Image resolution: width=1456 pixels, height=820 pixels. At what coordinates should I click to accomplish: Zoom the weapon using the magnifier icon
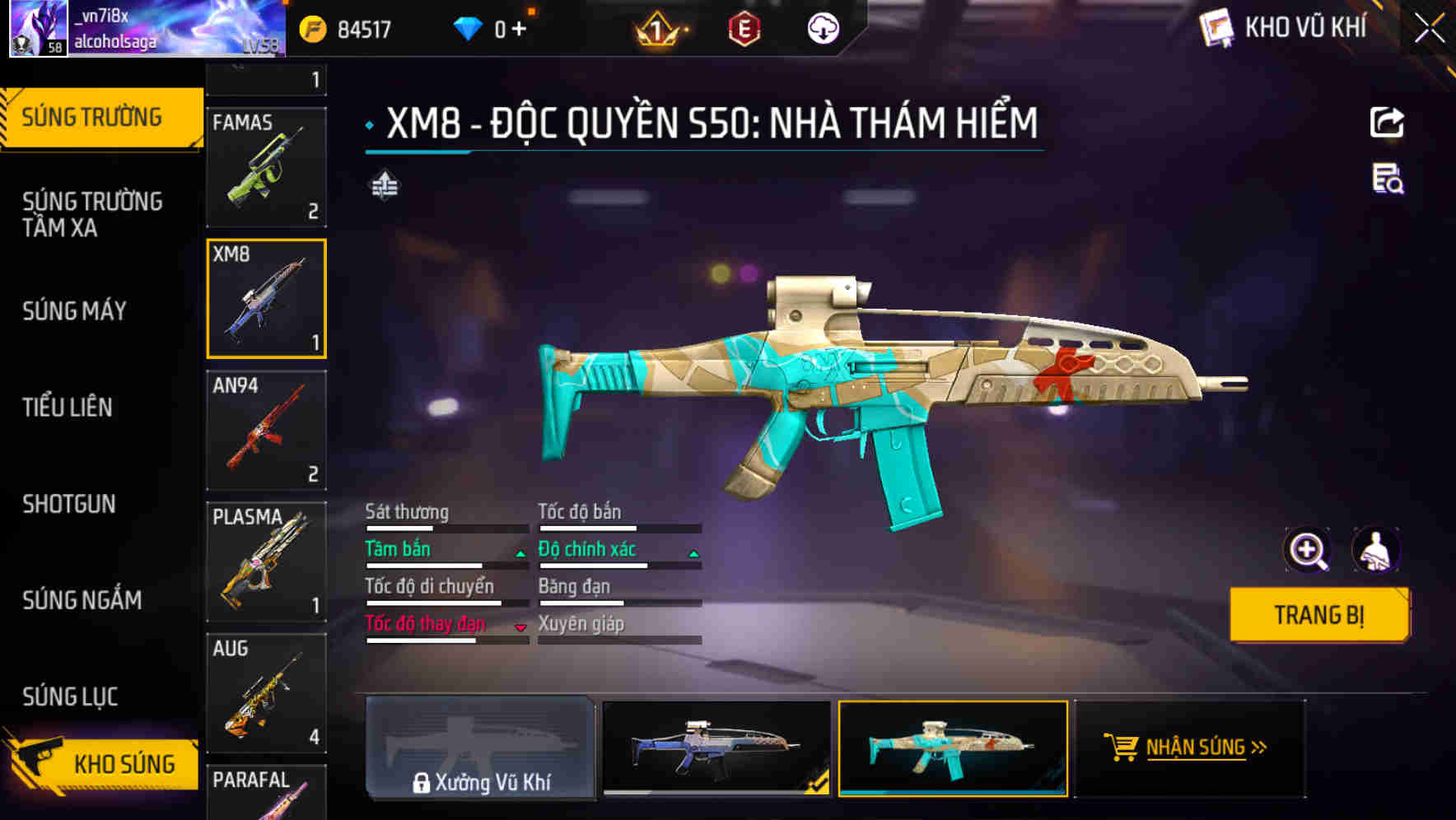pos(1308,549)
